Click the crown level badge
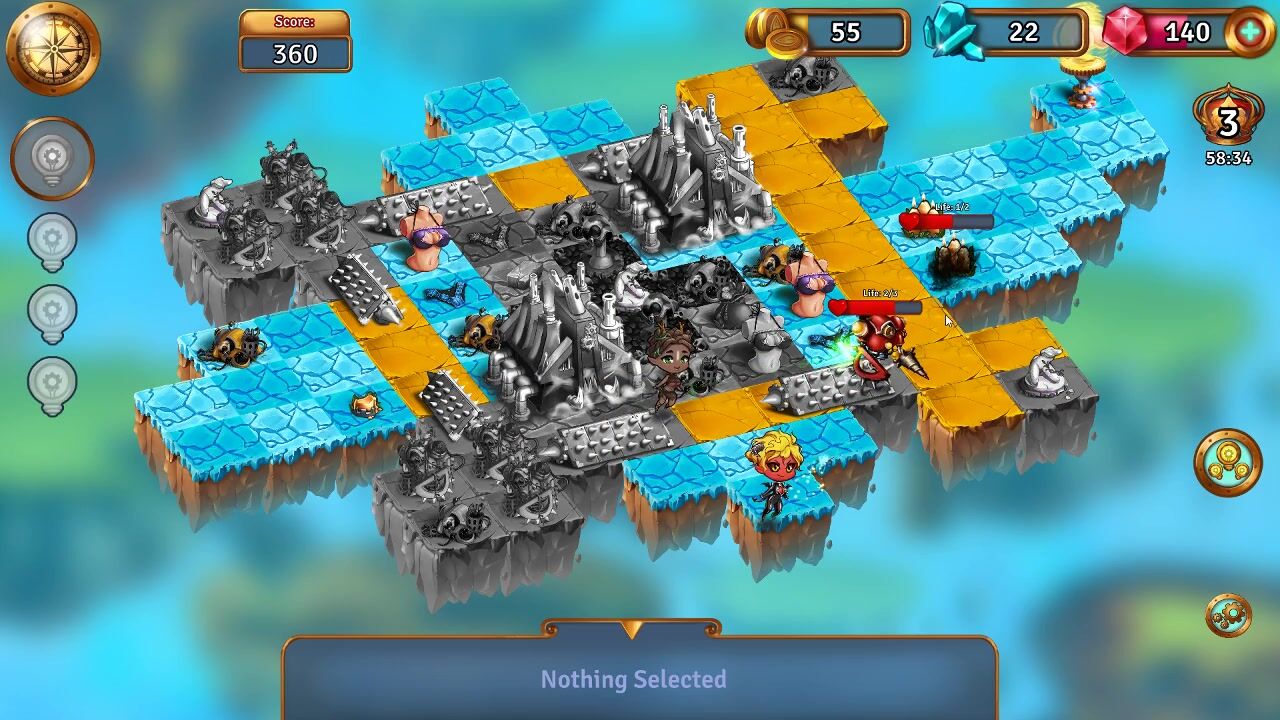Image resolution: width=1280 pixels, height=720 pixels. click(1228, 122)
